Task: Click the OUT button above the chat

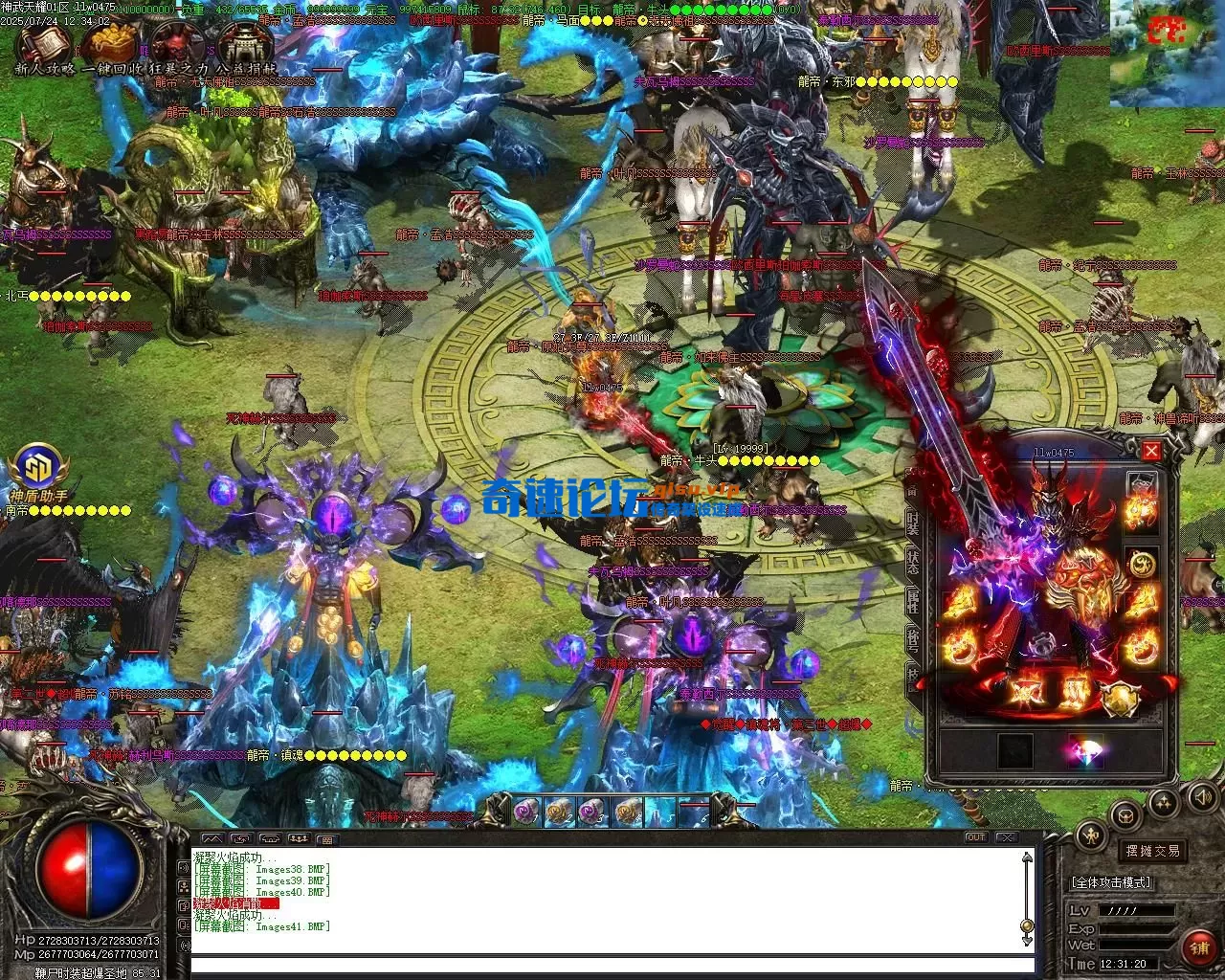Action: [975, 837]
